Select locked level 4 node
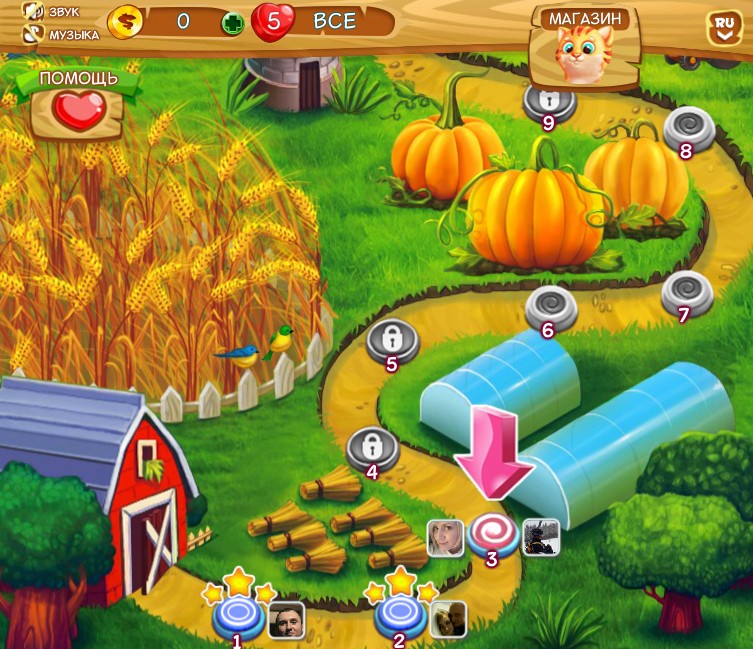This screenshot has width=753, height=649. pyautogui.click(x=372, y=448)
